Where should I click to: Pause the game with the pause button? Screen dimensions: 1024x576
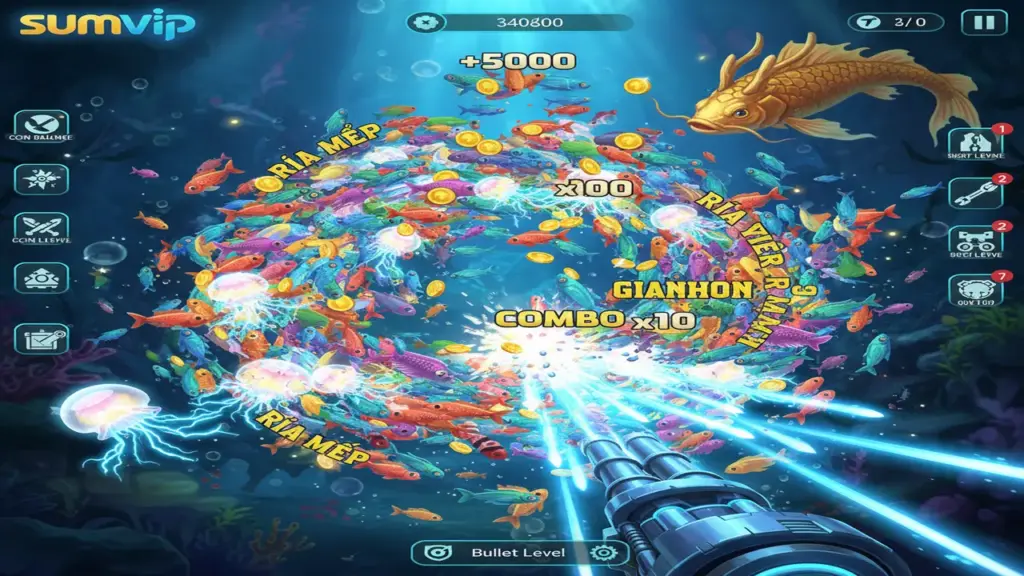pyautogui.click(x=984, y=22)
